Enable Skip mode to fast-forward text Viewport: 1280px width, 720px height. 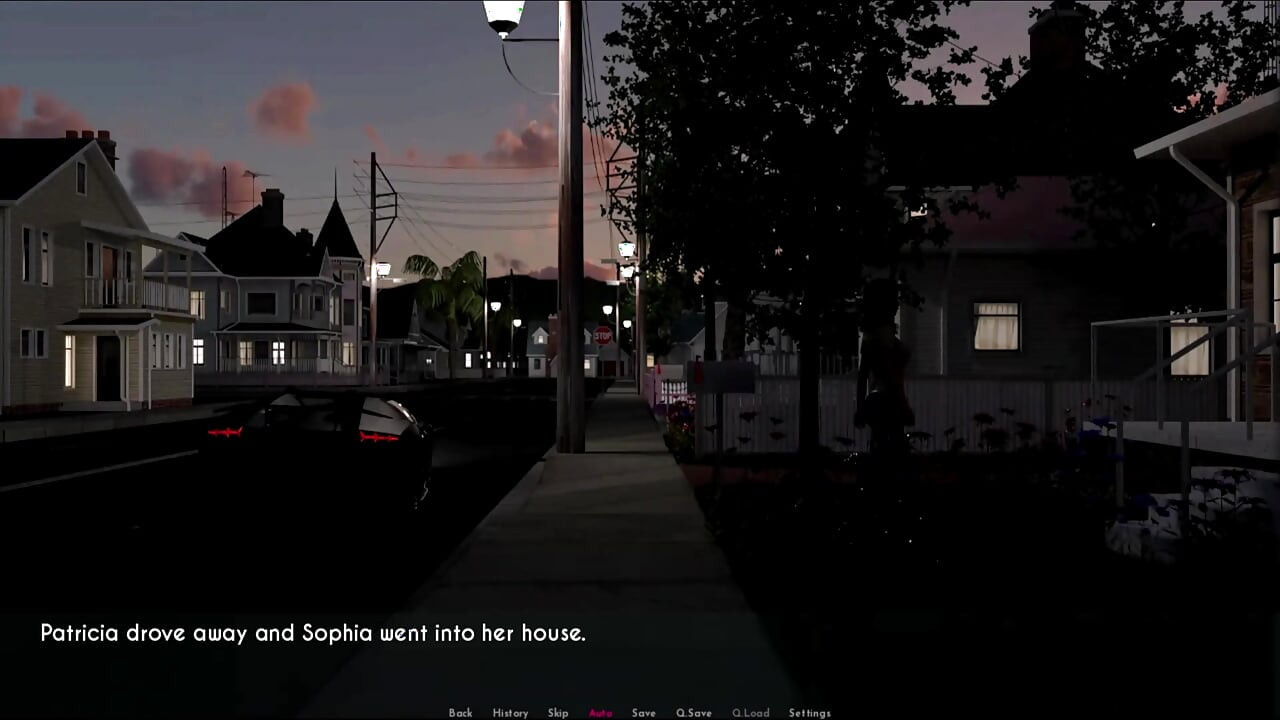(556, 712)
